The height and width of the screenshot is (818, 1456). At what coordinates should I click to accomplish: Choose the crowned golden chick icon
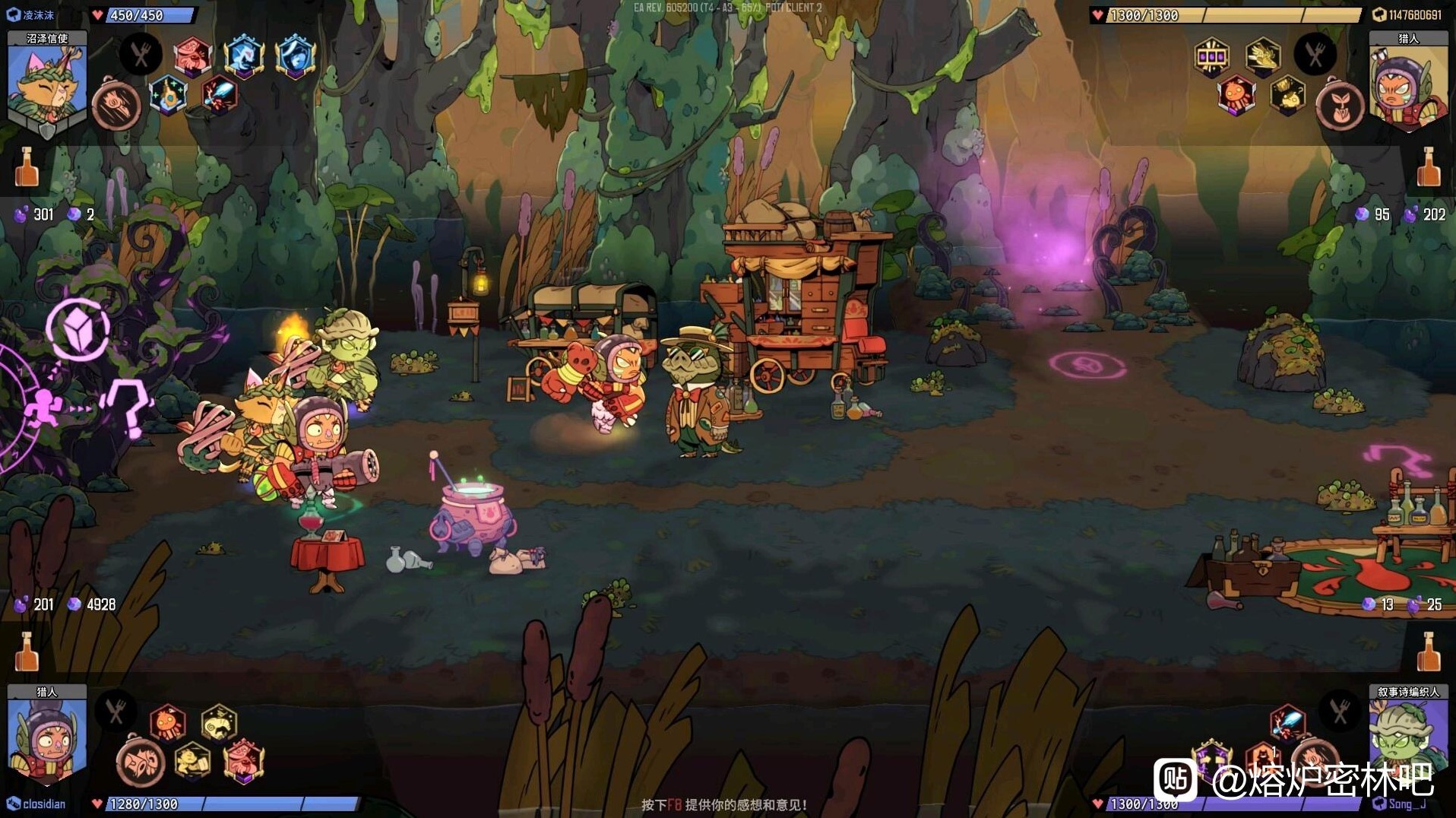[1287, 96]
